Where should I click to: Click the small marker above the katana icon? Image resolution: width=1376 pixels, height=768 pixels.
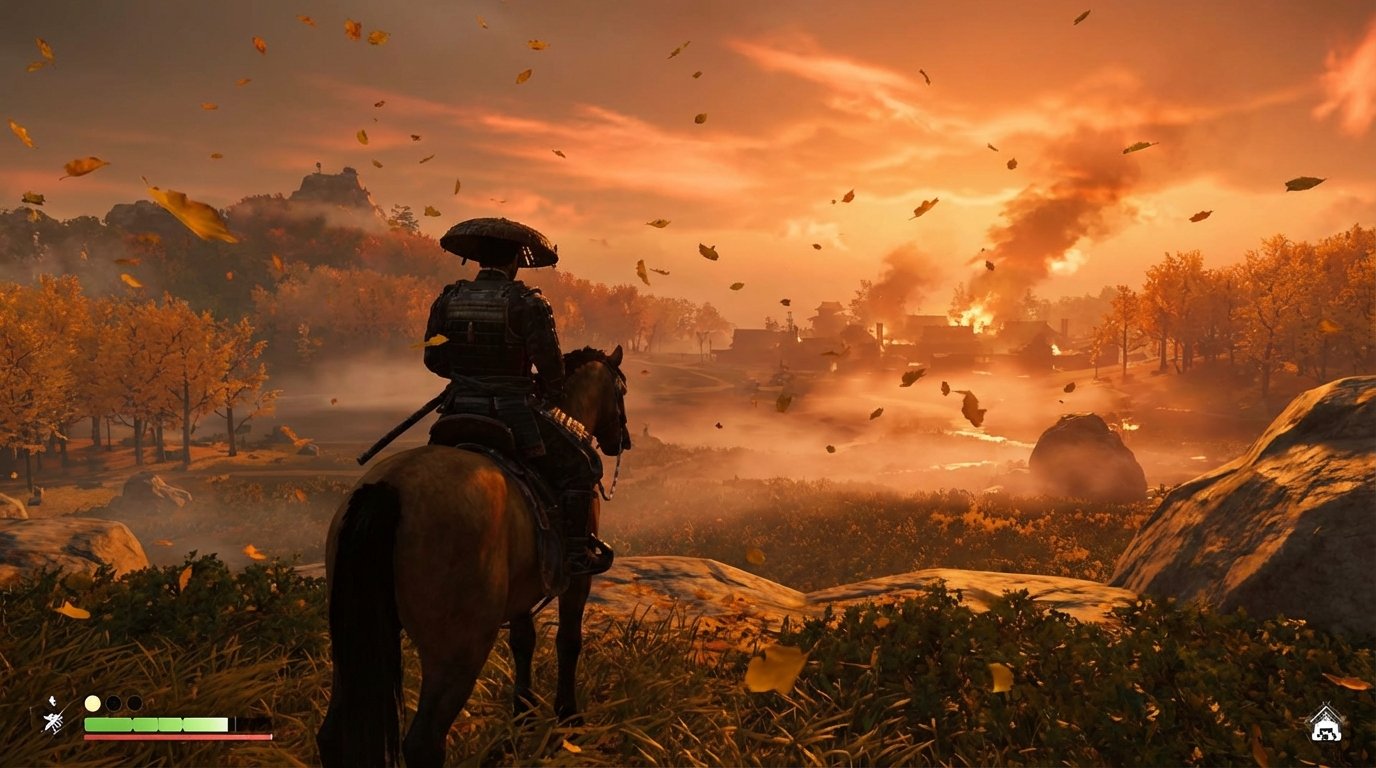pos(52,701)
